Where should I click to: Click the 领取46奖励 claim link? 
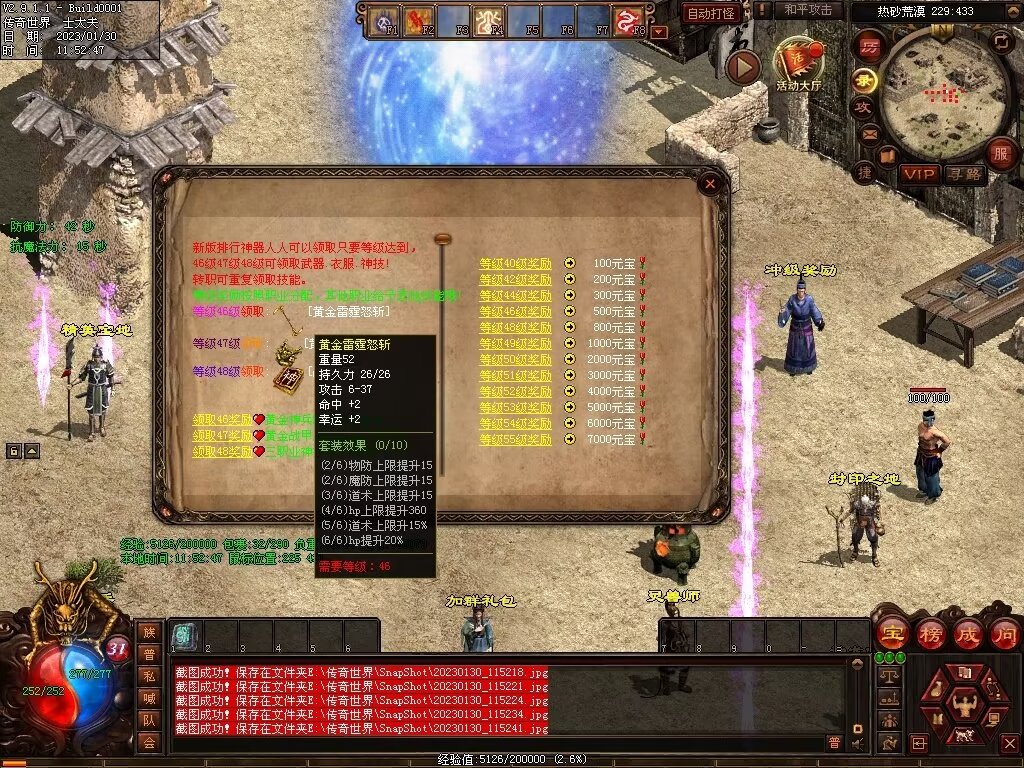click(222, 420)
